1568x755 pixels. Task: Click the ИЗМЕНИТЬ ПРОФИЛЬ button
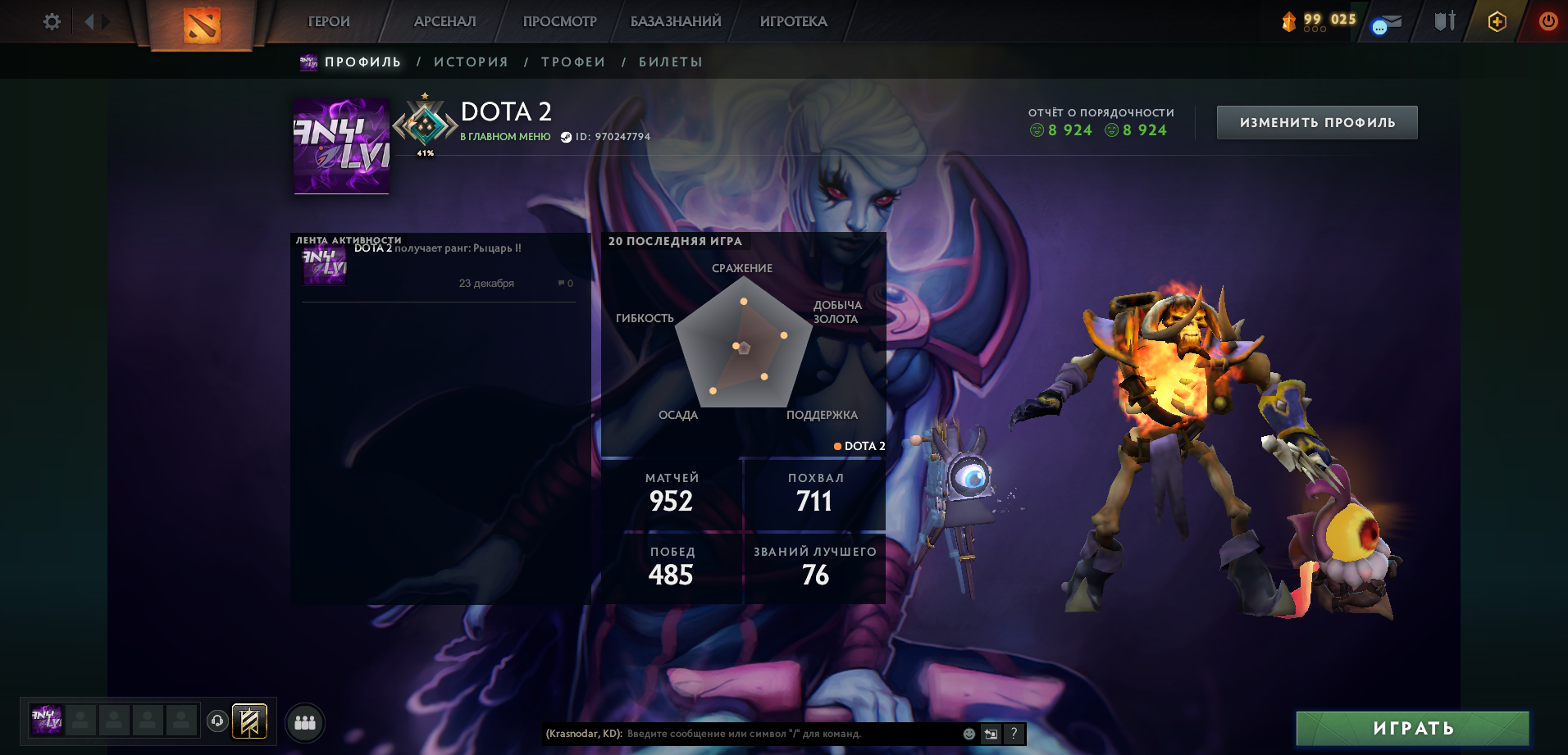(1316, 121)
